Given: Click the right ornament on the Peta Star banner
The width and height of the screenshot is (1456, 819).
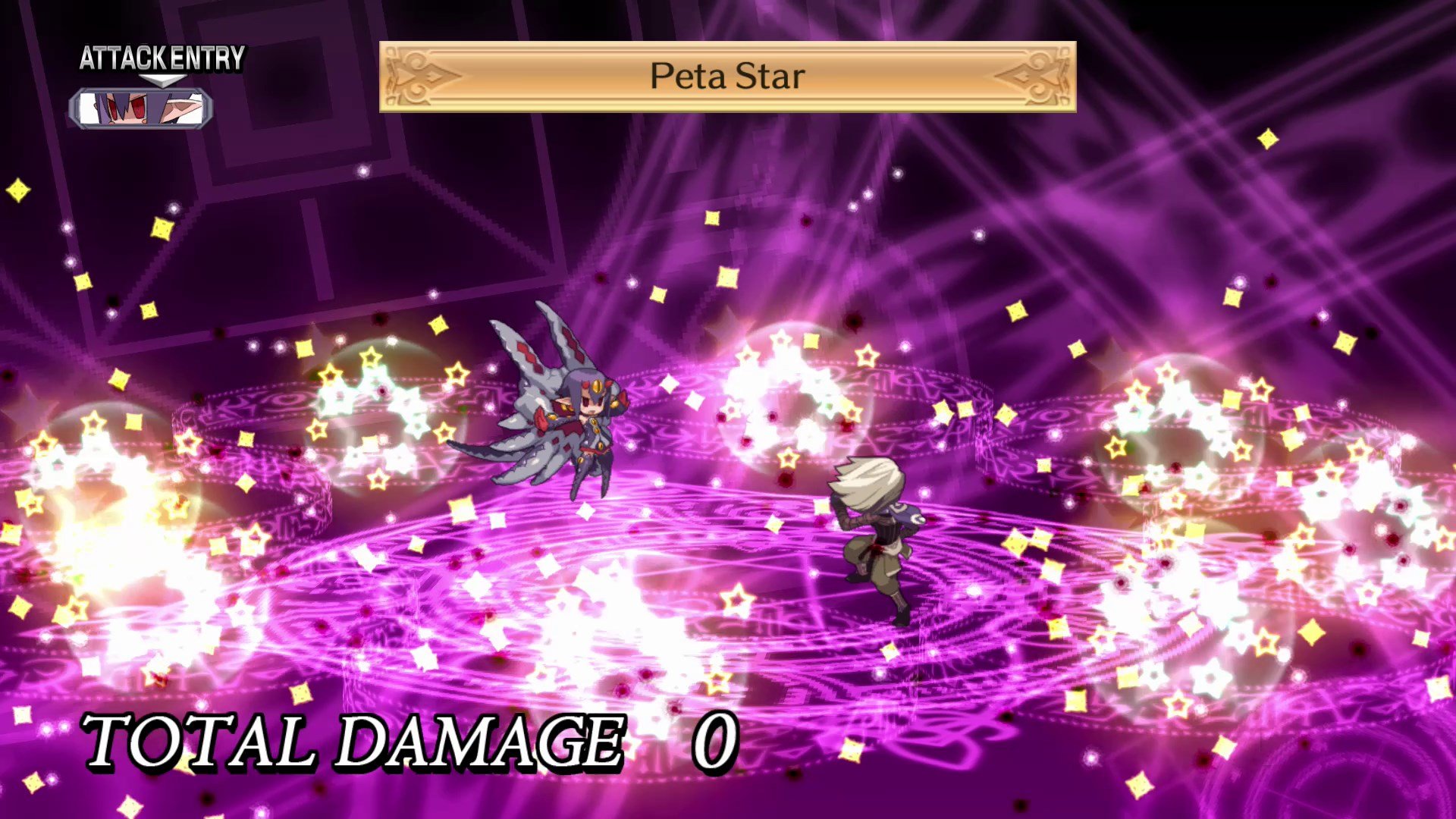Looking at the screenshot, I should 1030,76.
